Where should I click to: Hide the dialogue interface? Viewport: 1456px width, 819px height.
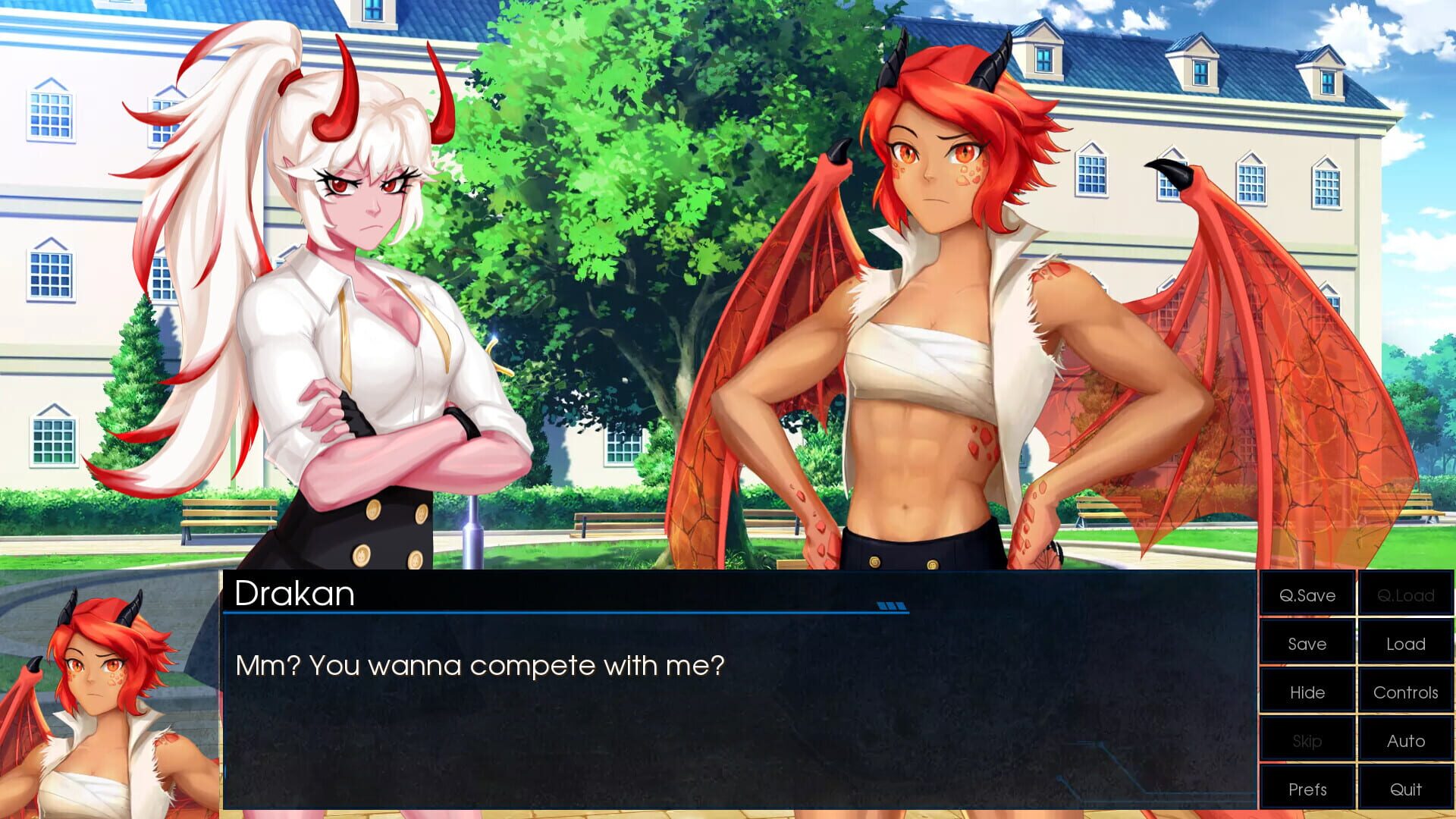[x=1306, y=692]
